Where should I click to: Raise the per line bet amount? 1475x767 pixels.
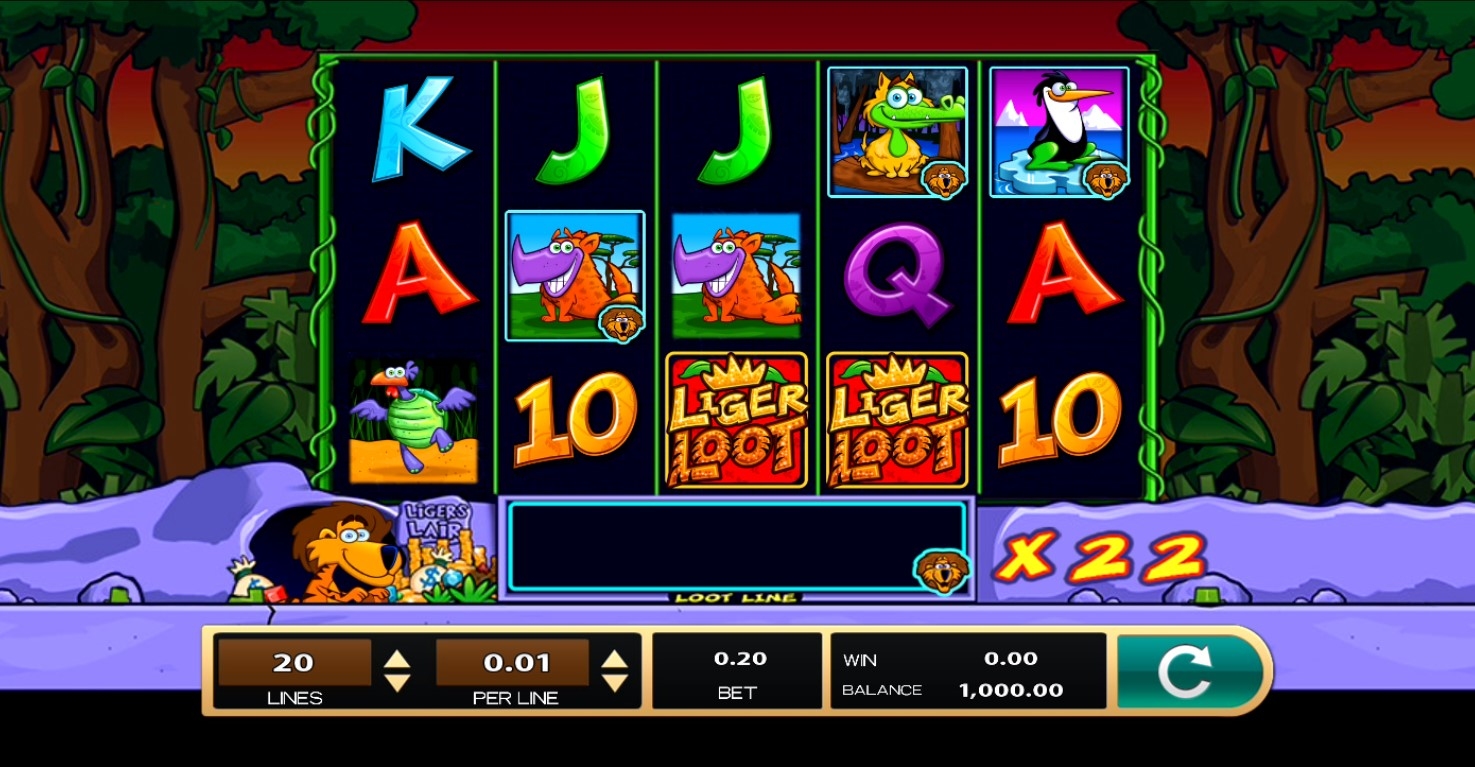click(x=614, y=659)
